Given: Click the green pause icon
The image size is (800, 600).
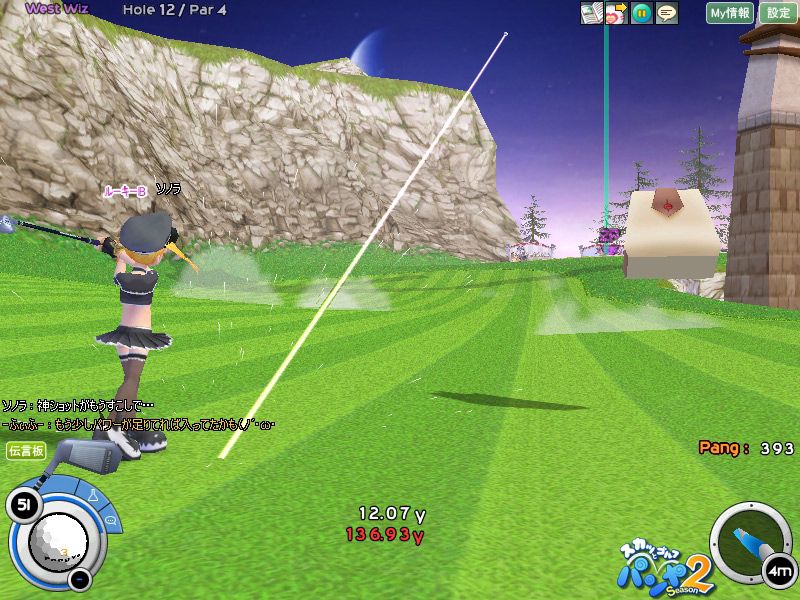Looking at the screenshot, I should (x=642, y=13).
